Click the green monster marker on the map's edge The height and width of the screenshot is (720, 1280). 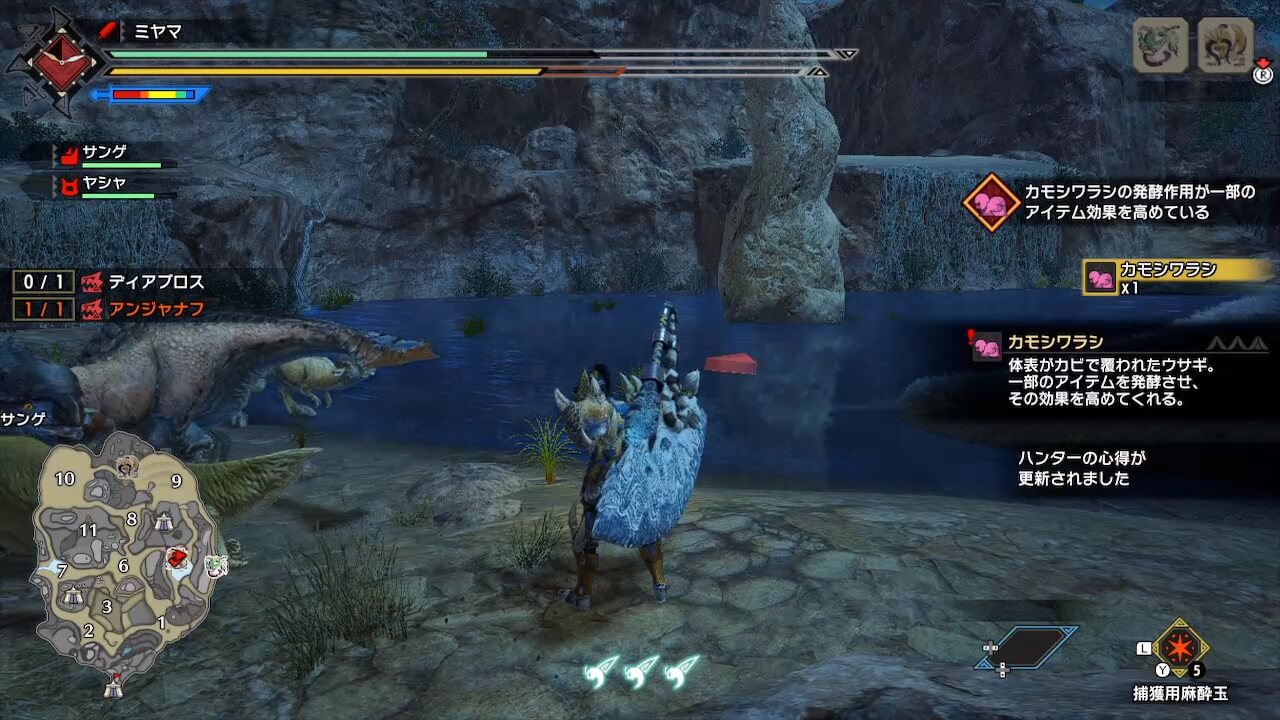point(217,566)
